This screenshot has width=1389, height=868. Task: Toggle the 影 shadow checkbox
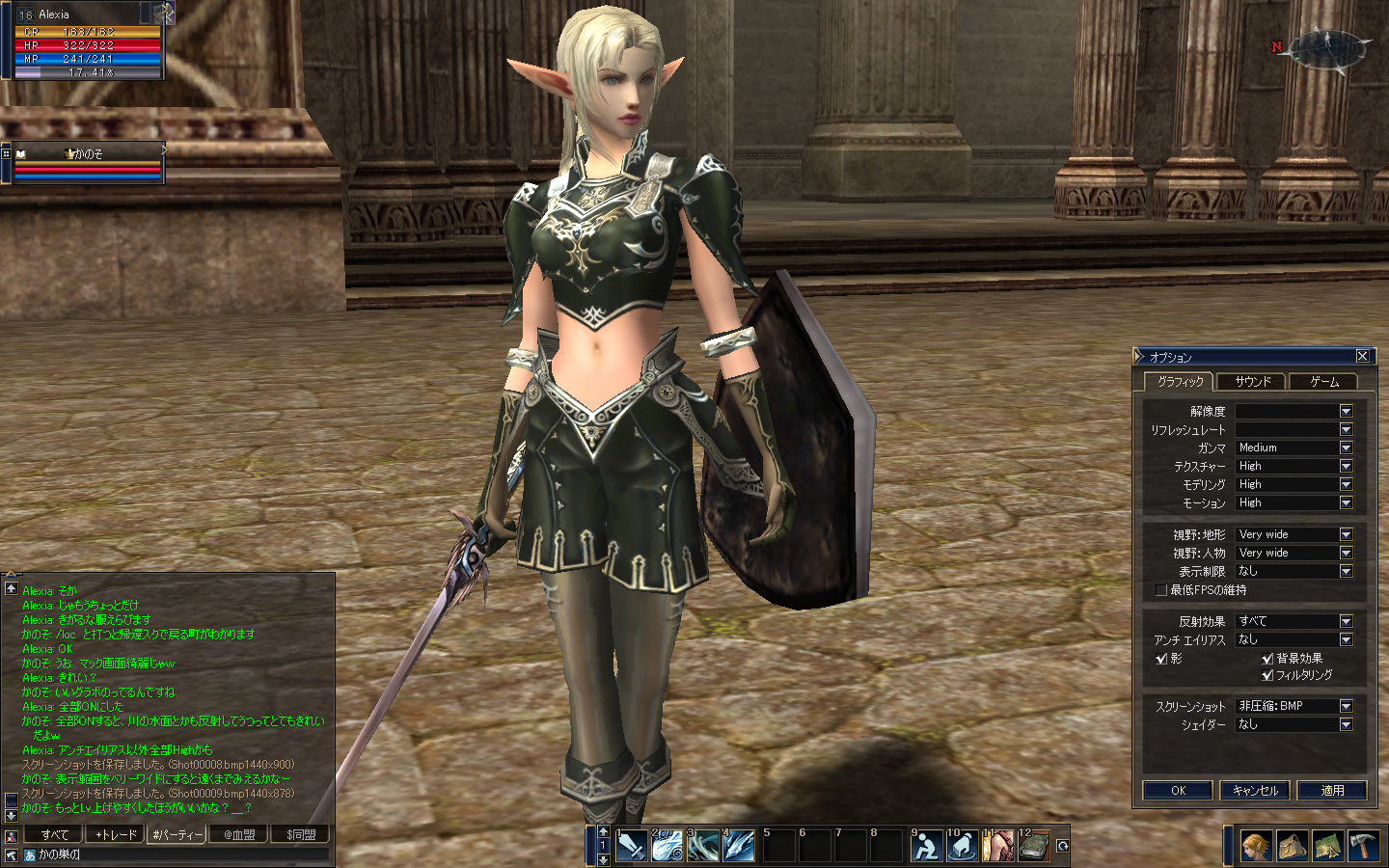coord(1161,659)
